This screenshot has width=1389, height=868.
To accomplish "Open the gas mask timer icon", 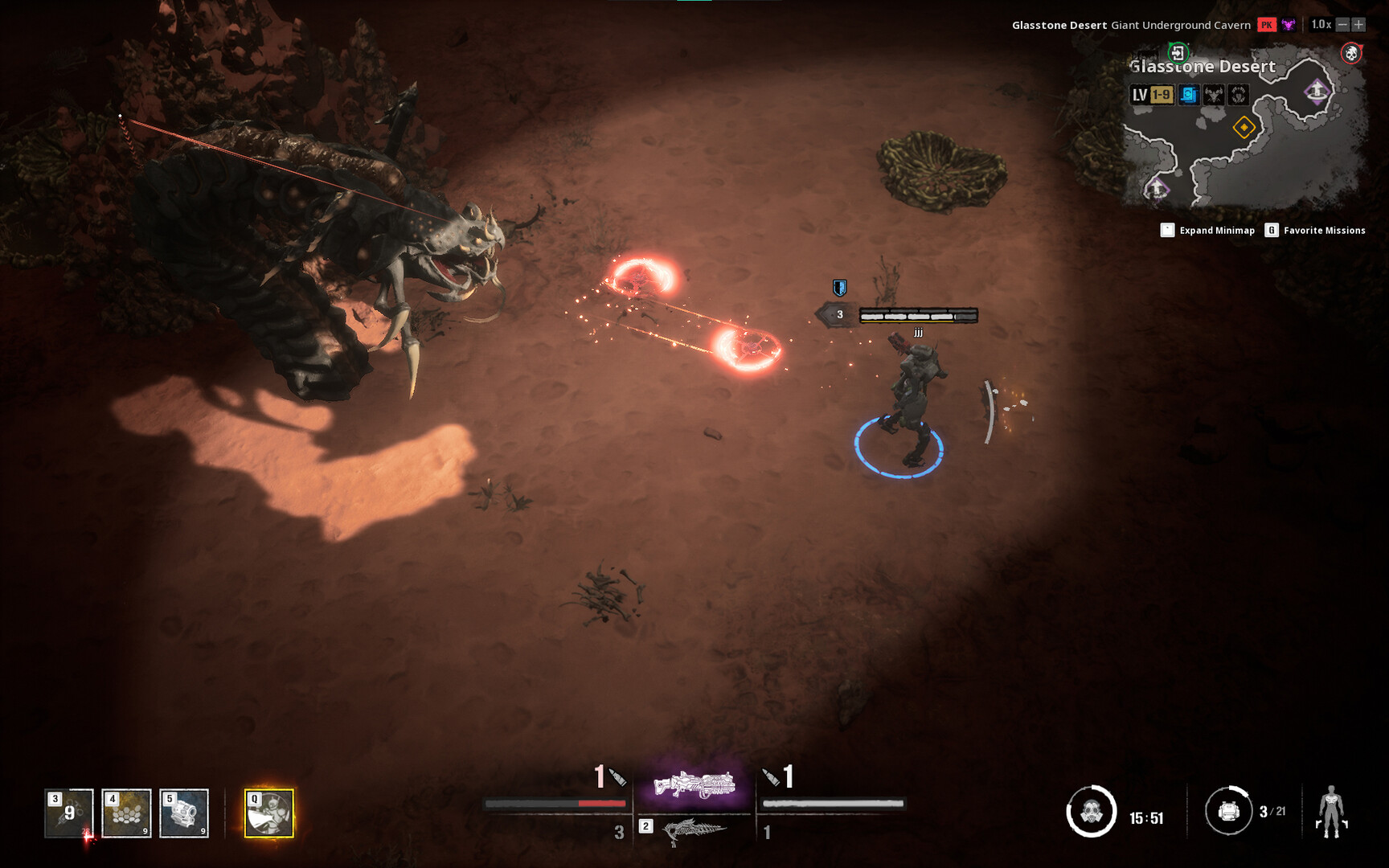I will (1095, 812).
